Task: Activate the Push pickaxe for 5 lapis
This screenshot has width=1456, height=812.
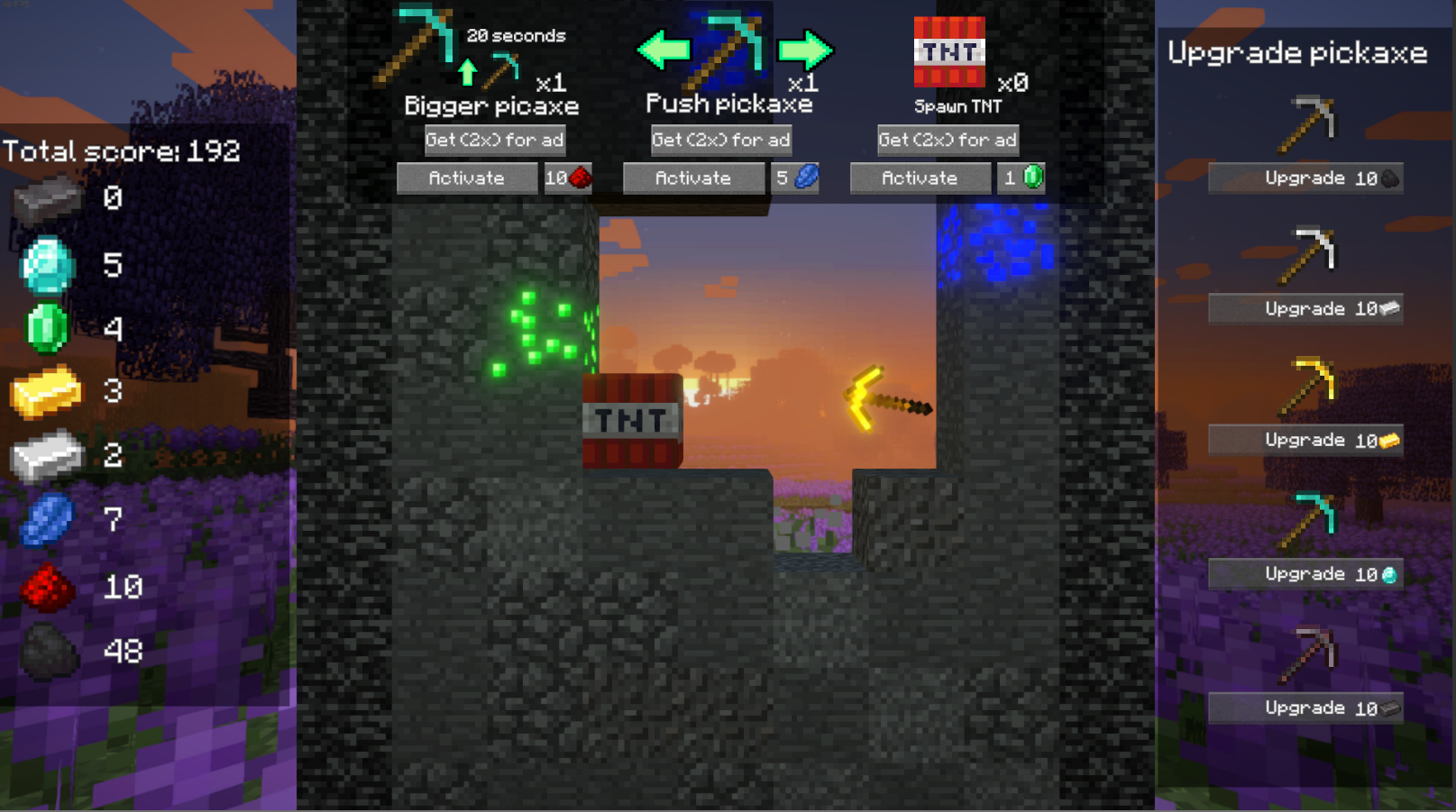Action: tap(692, 178)
